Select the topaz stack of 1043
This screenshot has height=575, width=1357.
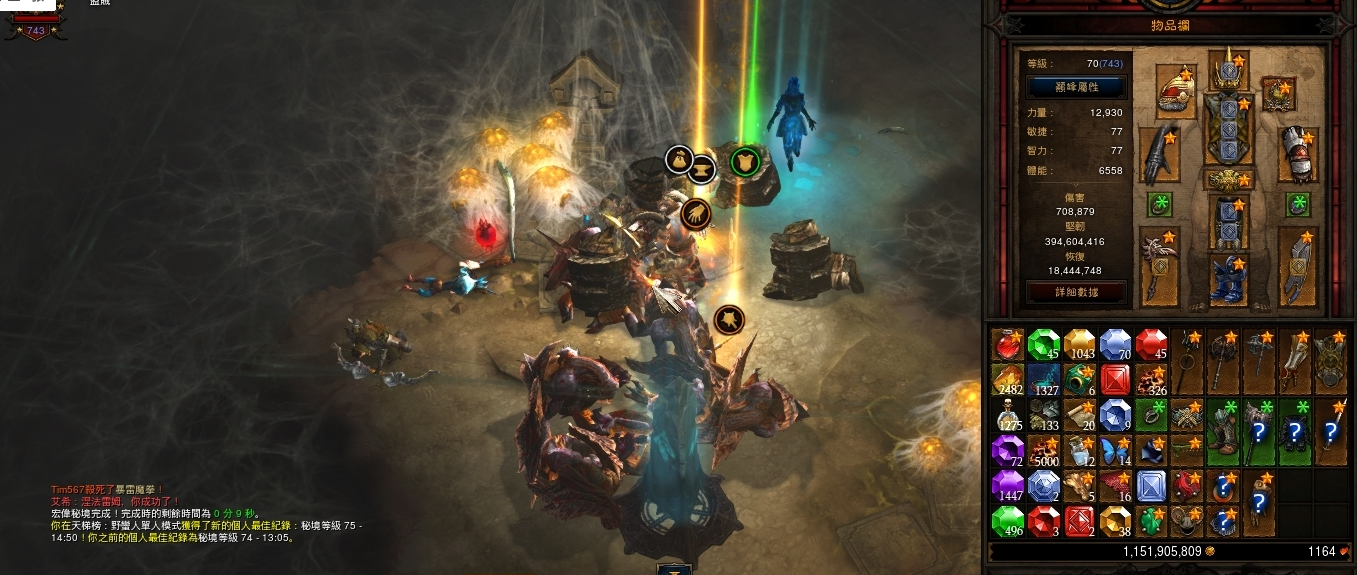pos(1079,345)
